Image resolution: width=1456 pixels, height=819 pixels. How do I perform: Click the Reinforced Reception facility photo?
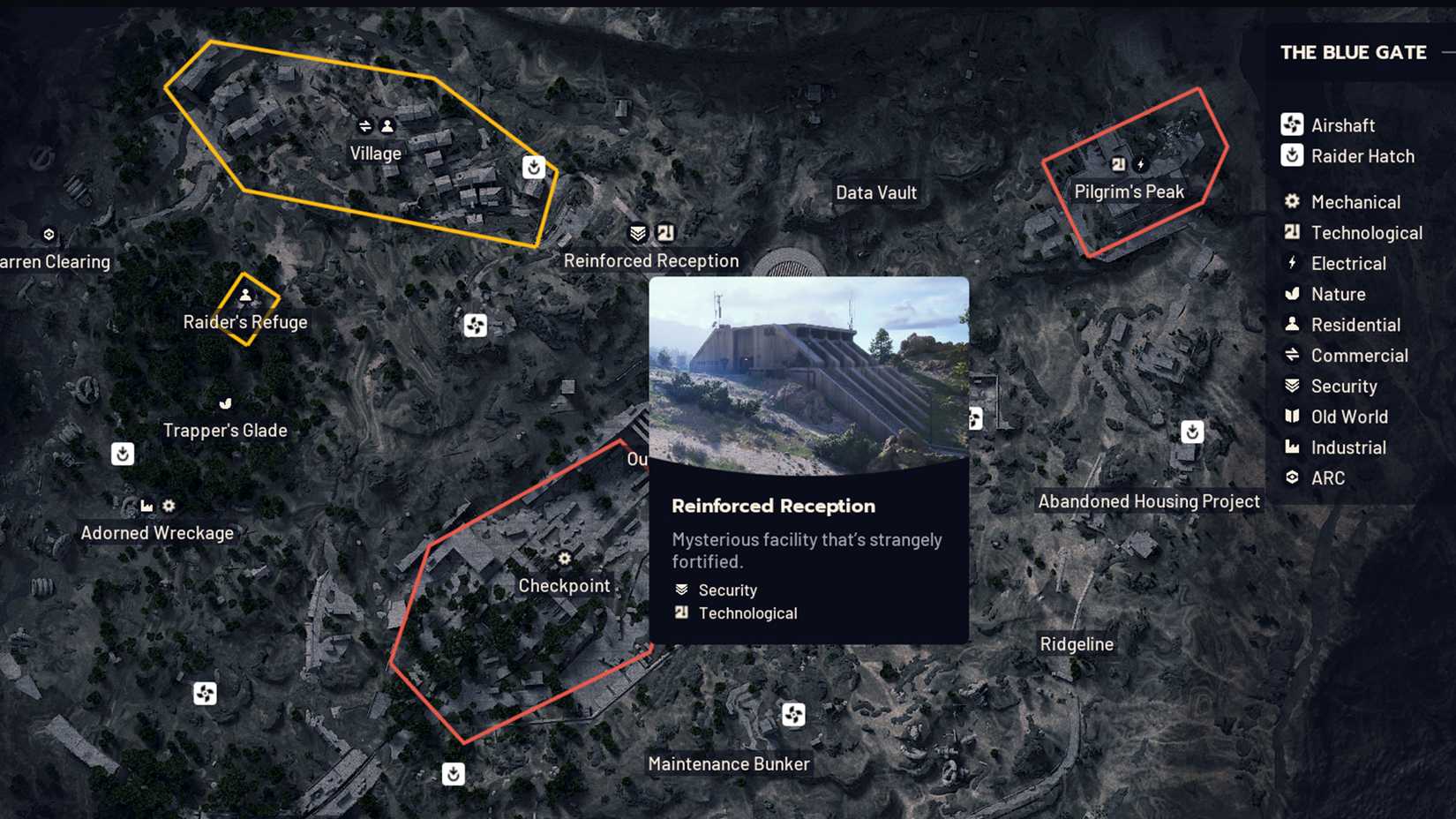[x=808, y=371]
